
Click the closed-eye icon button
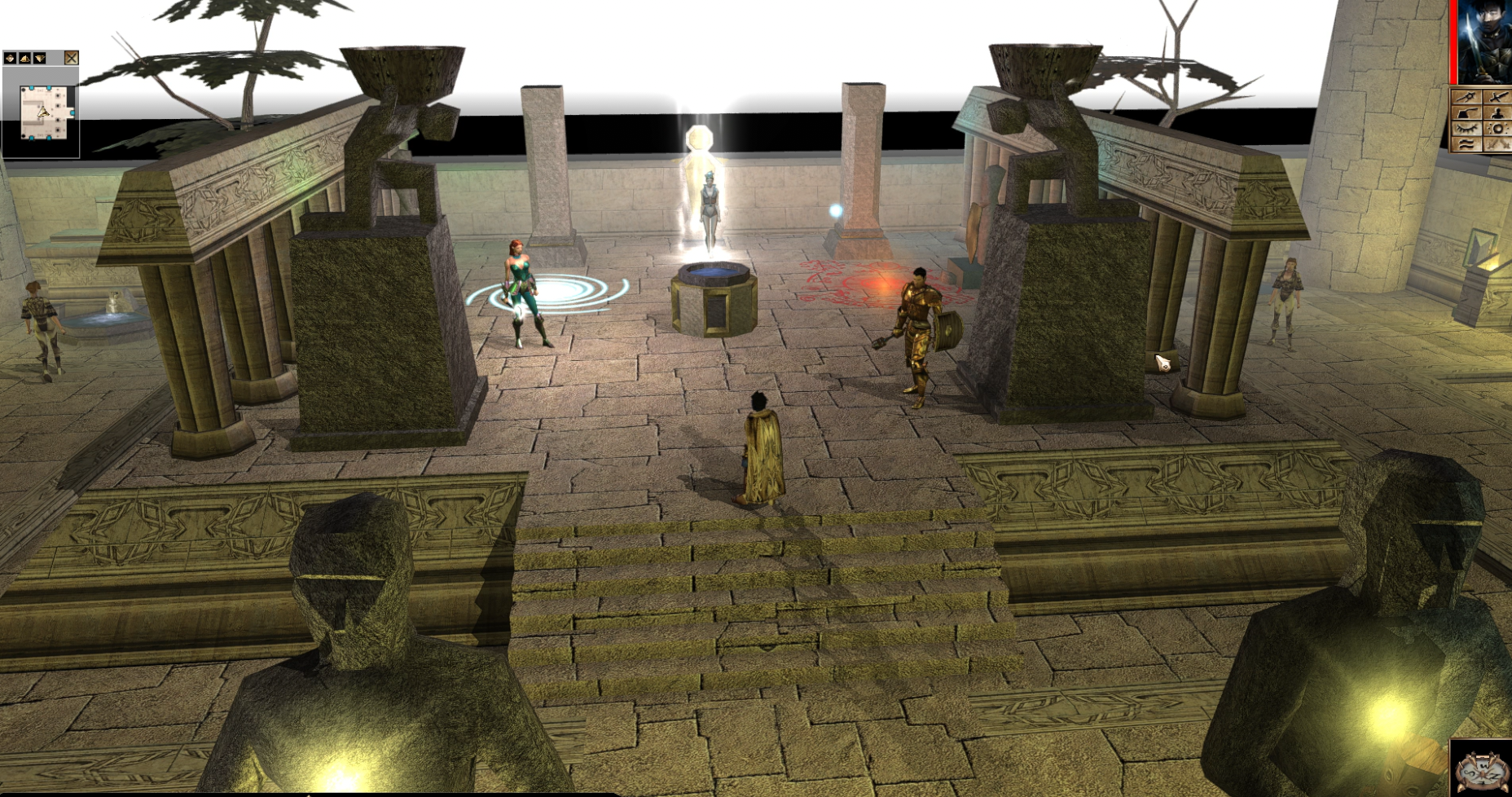pos(1467,129)
